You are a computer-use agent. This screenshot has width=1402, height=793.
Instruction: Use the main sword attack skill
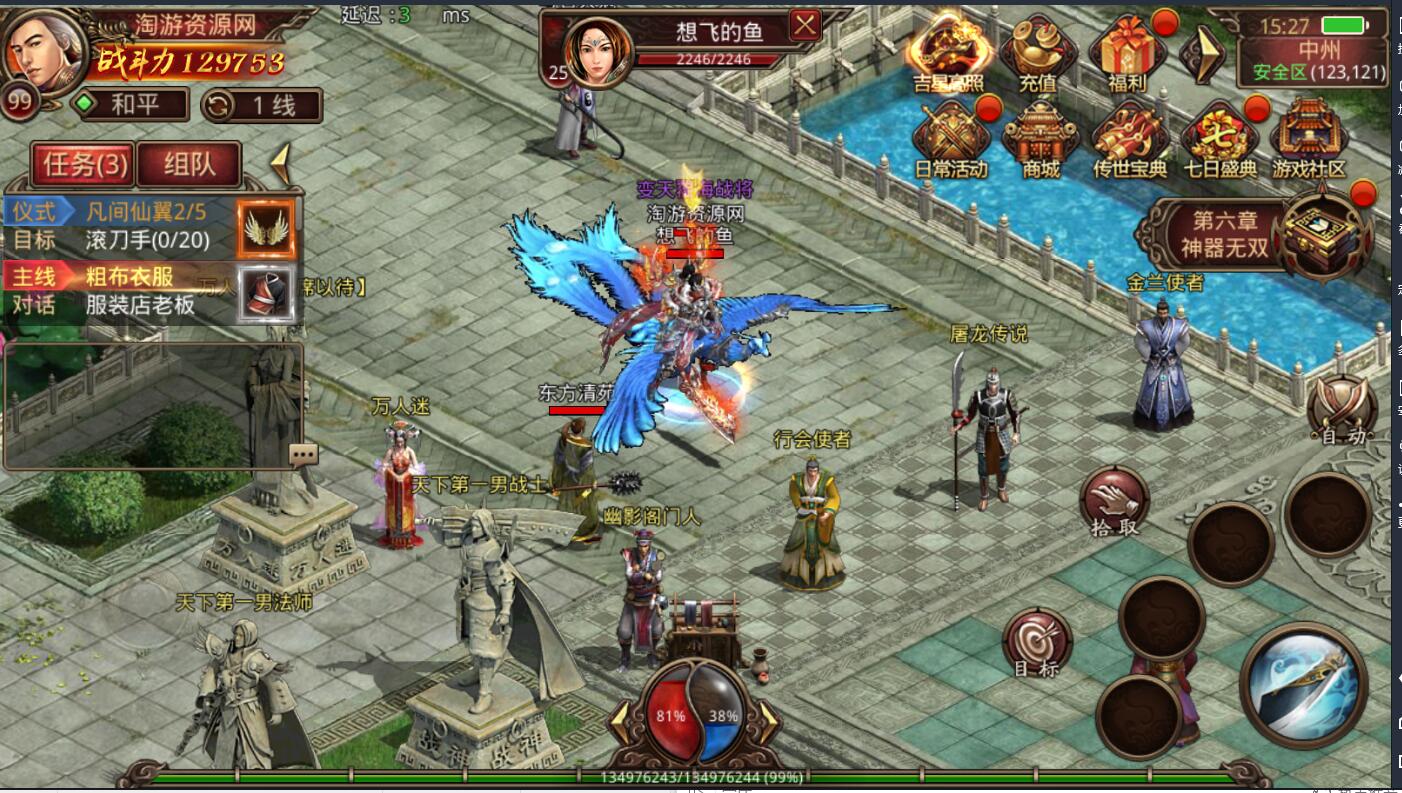(x=1302, y=685)
